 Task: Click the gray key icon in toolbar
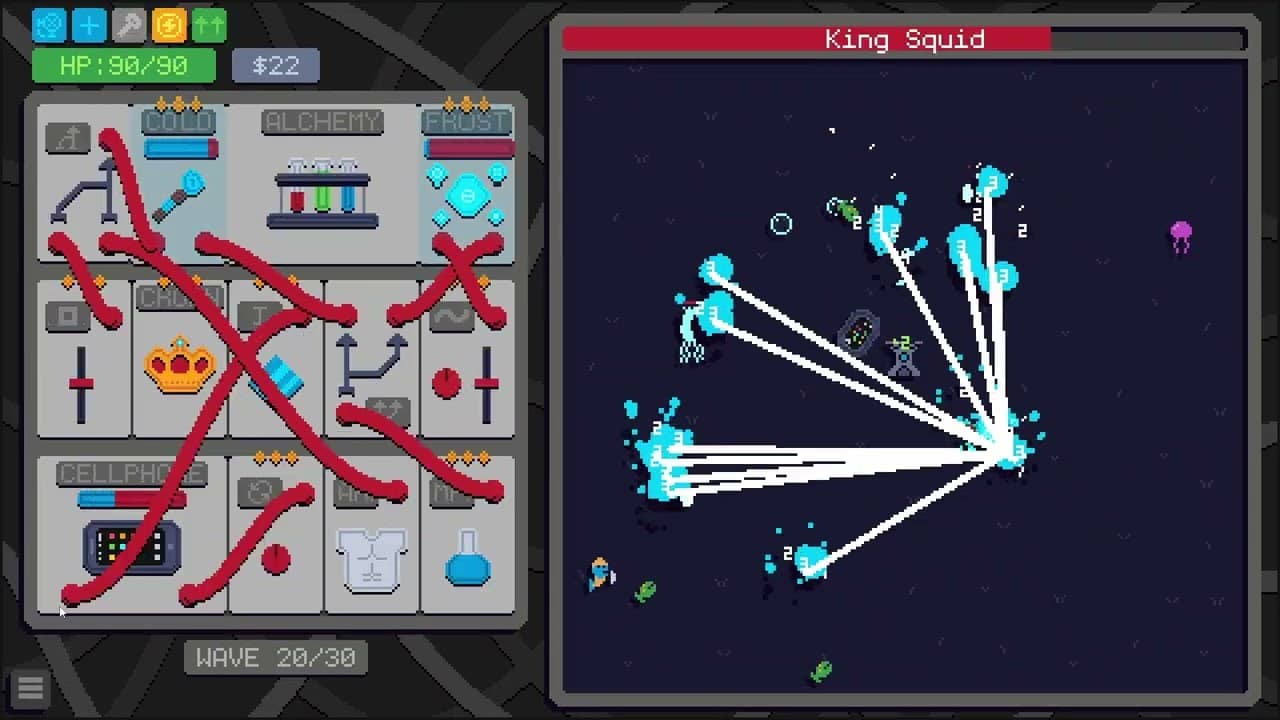click(x=128, y=25)
